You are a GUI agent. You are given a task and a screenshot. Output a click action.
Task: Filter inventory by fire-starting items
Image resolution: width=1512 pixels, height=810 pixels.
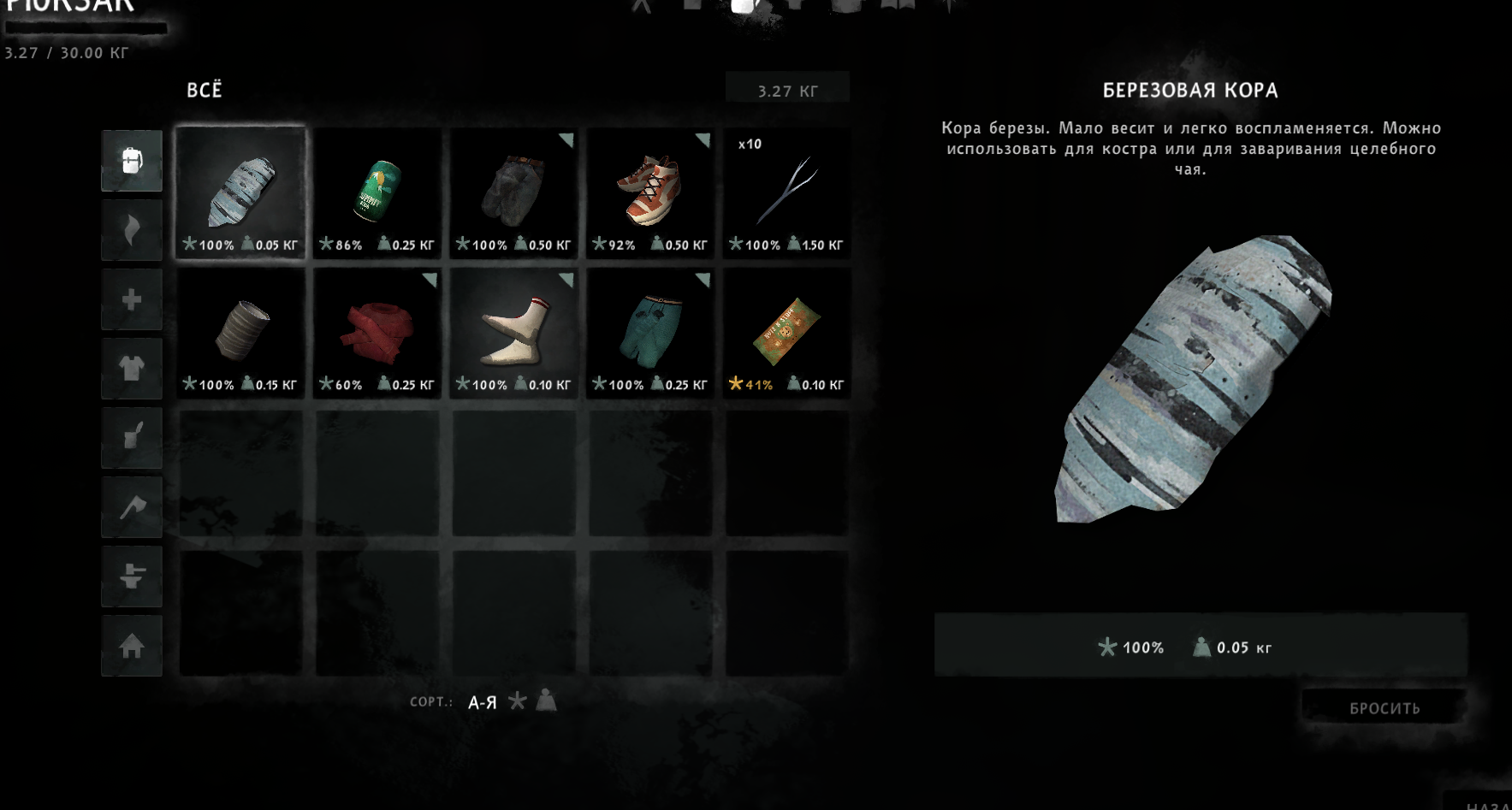pyautogui.click(x=132, y=230)
